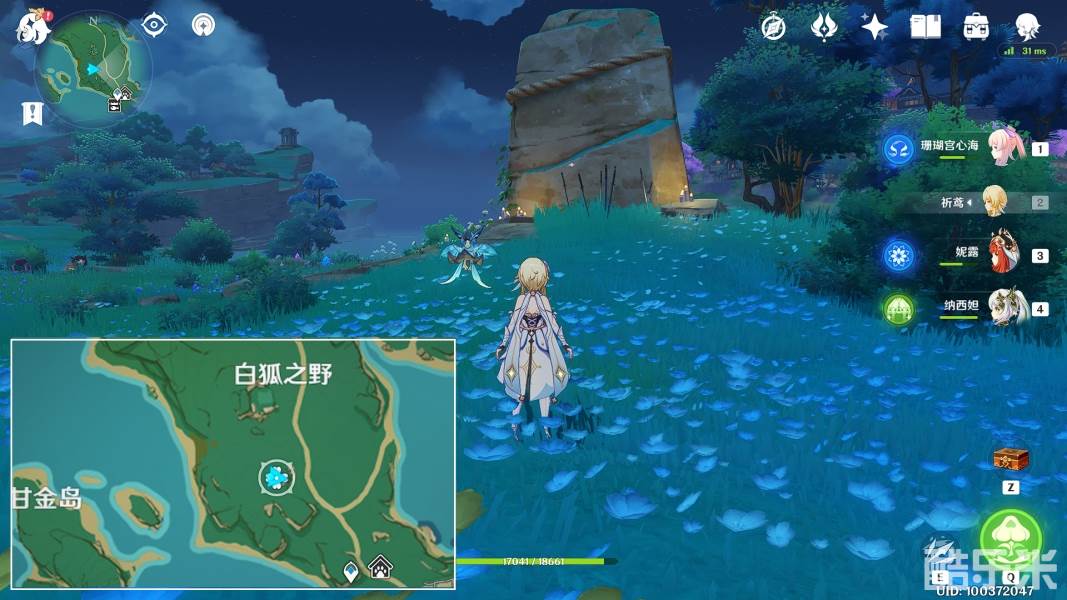Switch to party member 妮露
The image size is (1067, 600).
1003,255
